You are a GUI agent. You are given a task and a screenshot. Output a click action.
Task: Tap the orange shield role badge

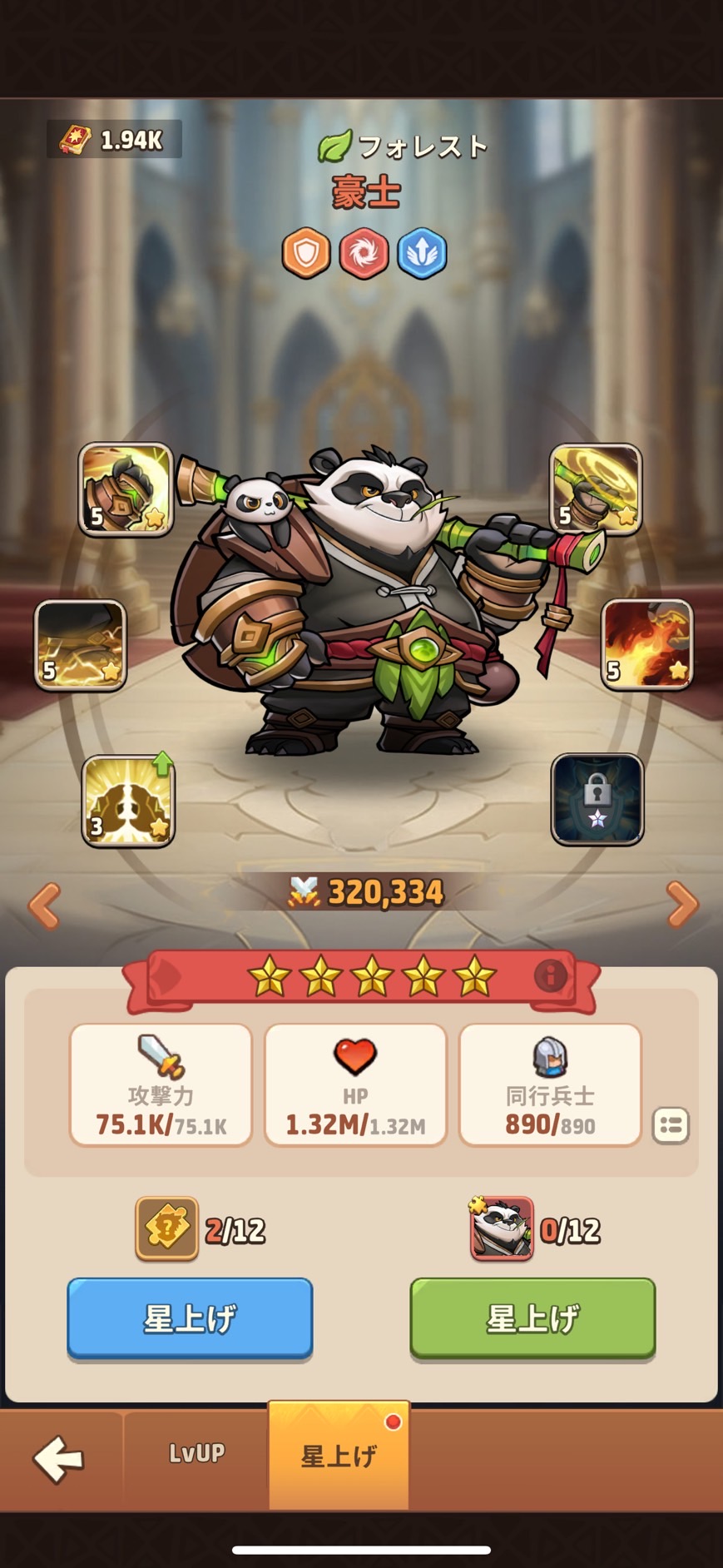tap(306, 252)
